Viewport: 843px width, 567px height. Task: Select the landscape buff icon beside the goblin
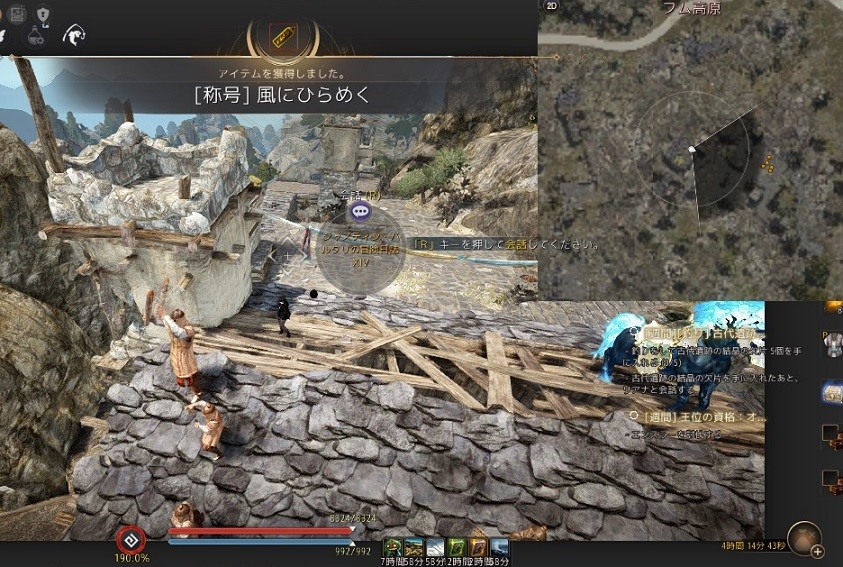click(414, 547)
